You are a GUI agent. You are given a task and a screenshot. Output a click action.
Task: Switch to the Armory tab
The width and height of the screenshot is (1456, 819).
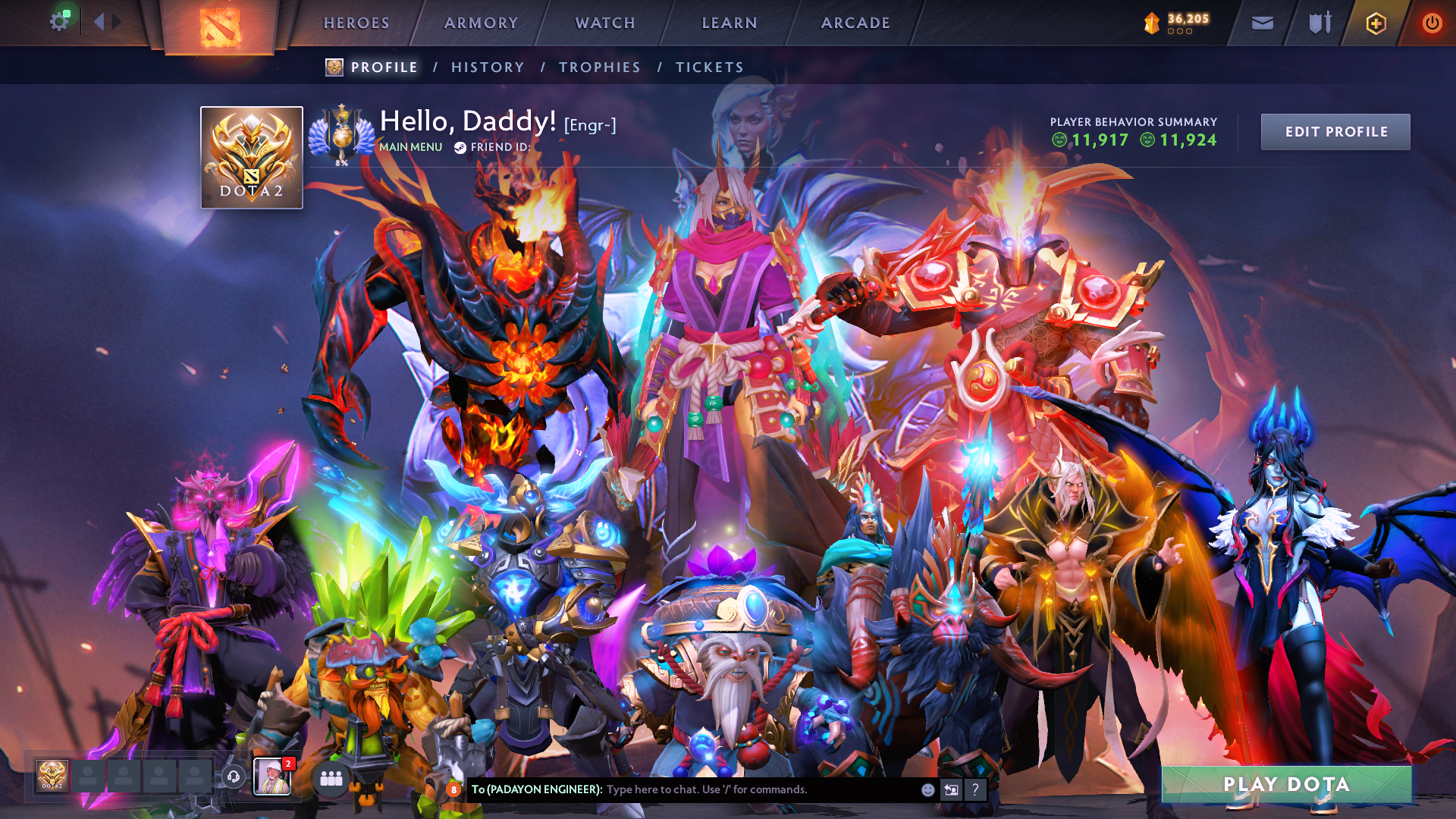(481, 23)
